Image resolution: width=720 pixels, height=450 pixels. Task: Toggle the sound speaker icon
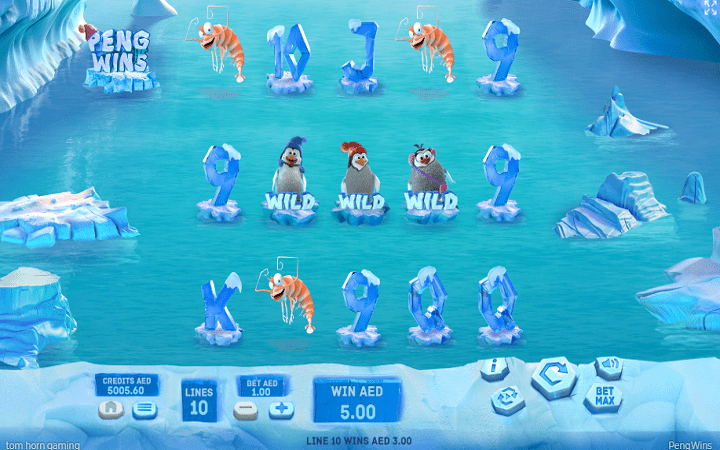[x=608, y=366]
